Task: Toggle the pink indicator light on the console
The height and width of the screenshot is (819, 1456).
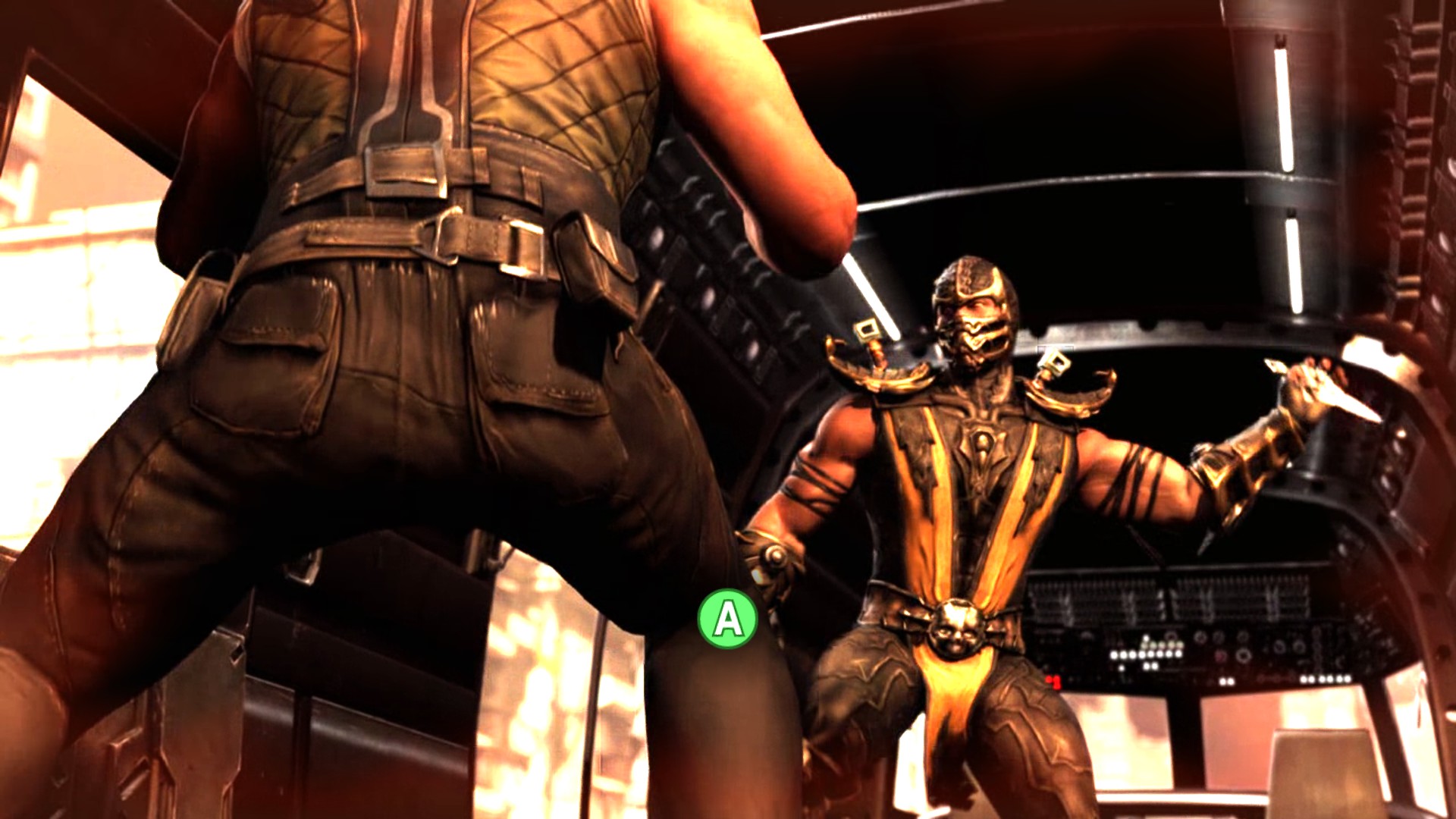Action: 1221,654
